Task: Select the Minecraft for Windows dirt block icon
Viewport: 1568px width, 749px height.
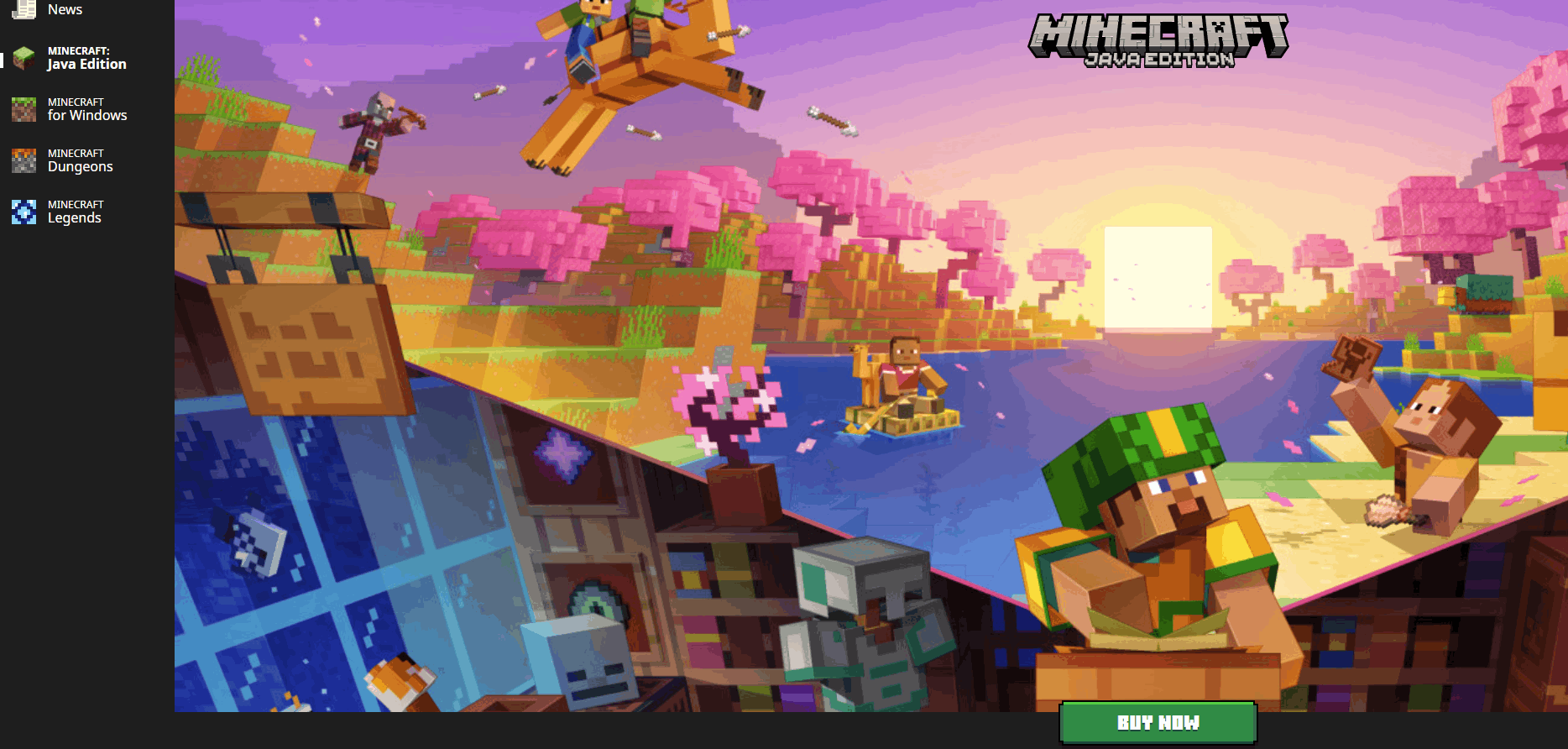Action: 22,109
